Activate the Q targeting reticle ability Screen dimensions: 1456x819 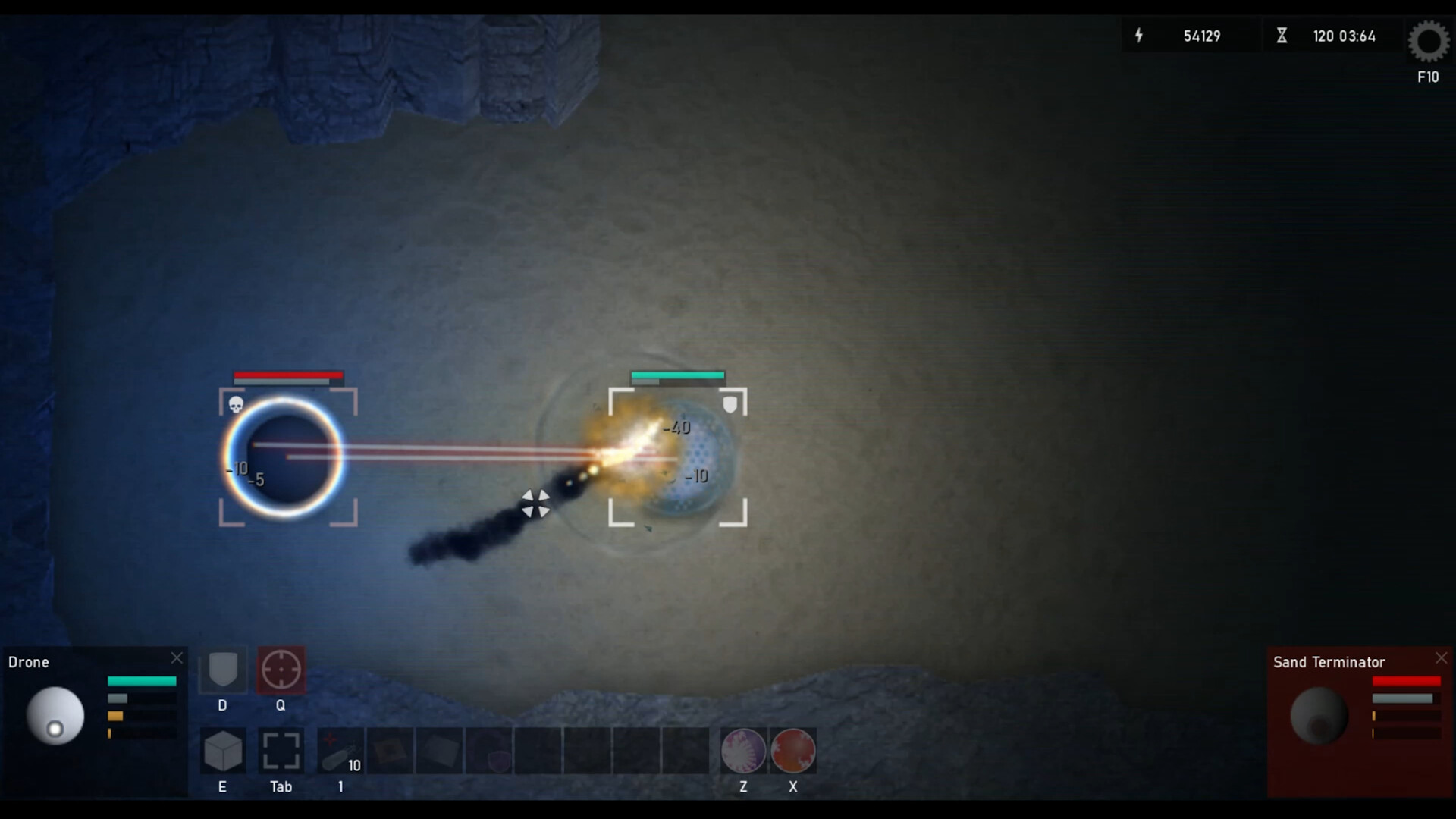pyautogui.click(x=281, y=670)
